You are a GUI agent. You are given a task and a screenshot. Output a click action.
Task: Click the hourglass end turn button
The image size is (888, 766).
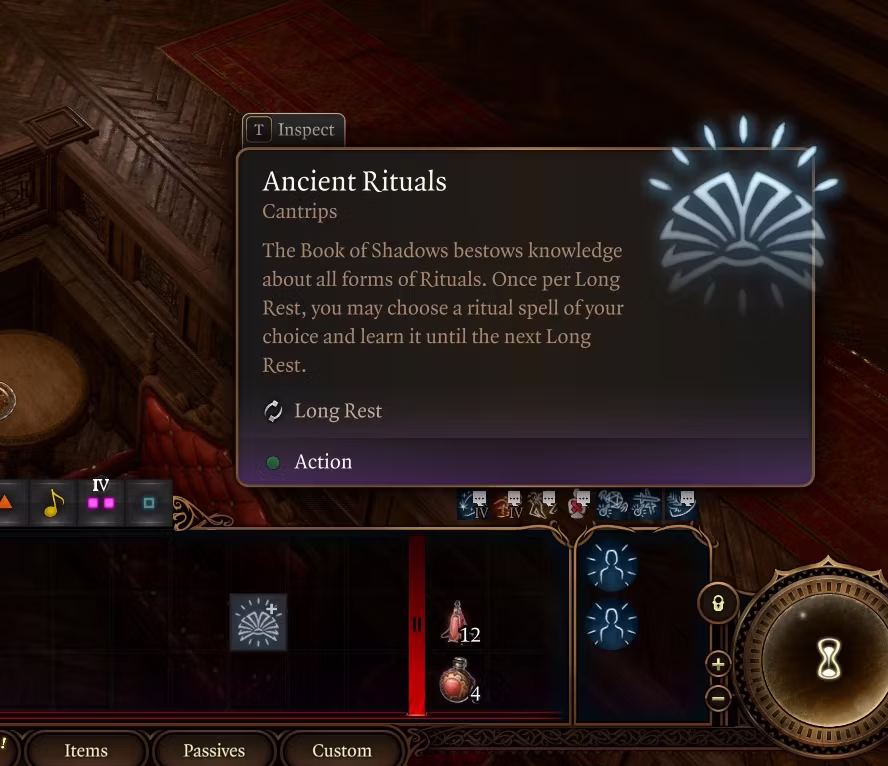(828, 660)
